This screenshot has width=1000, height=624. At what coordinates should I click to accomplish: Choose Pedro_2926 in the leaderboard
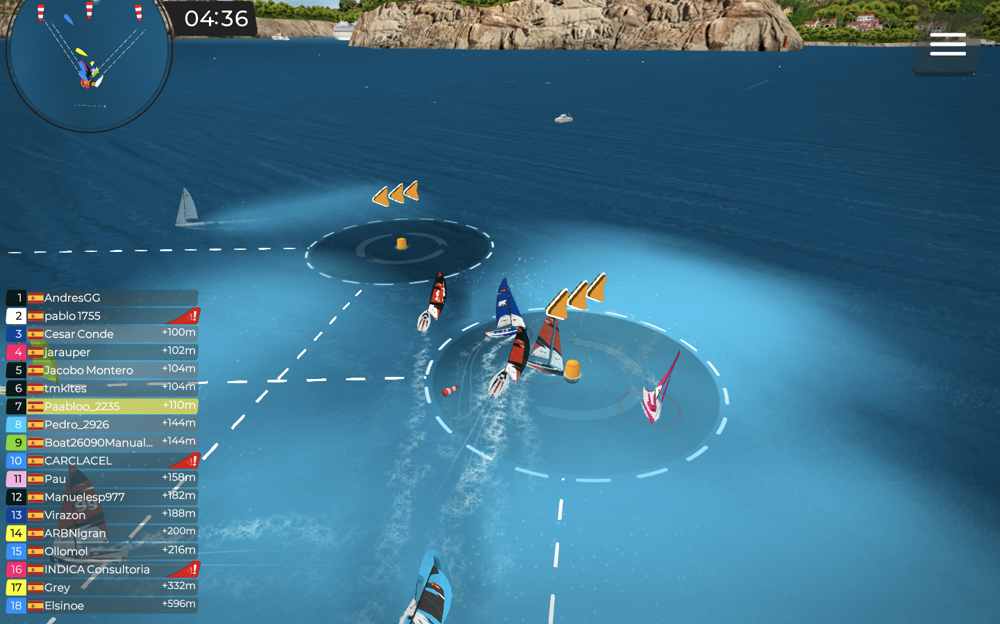click(x=102, y=425)
